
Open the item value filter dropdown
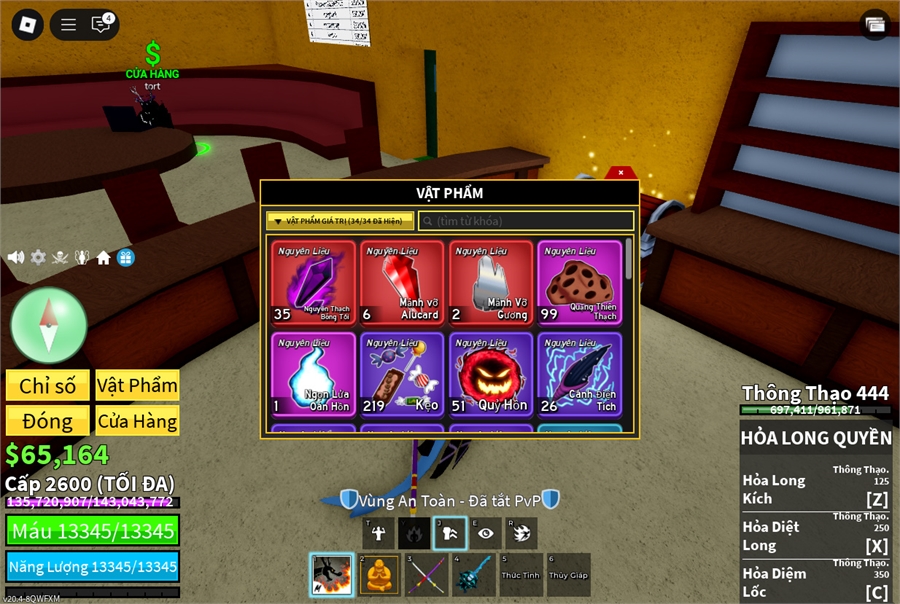tap(340, 220)
